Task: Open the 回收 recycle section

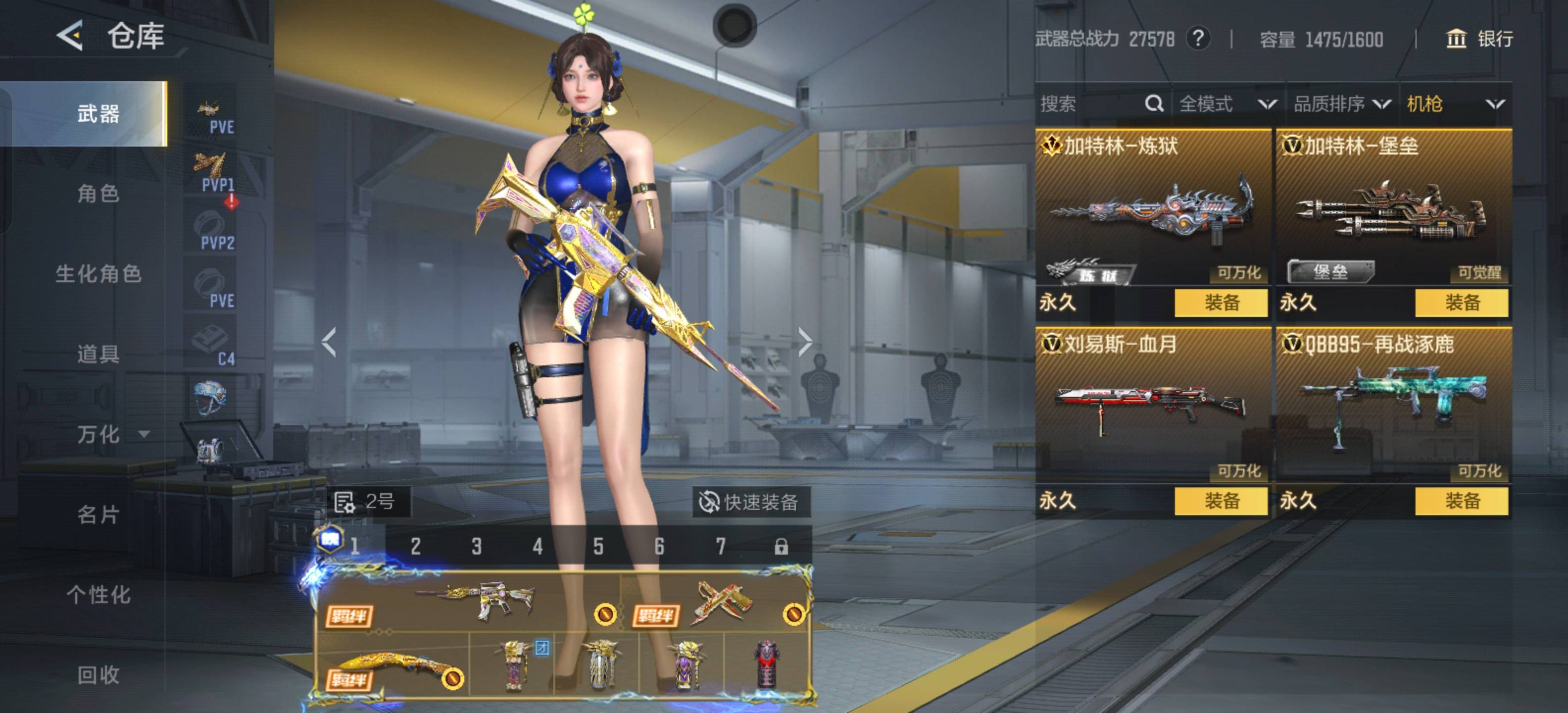Action: tap(98, 675)
